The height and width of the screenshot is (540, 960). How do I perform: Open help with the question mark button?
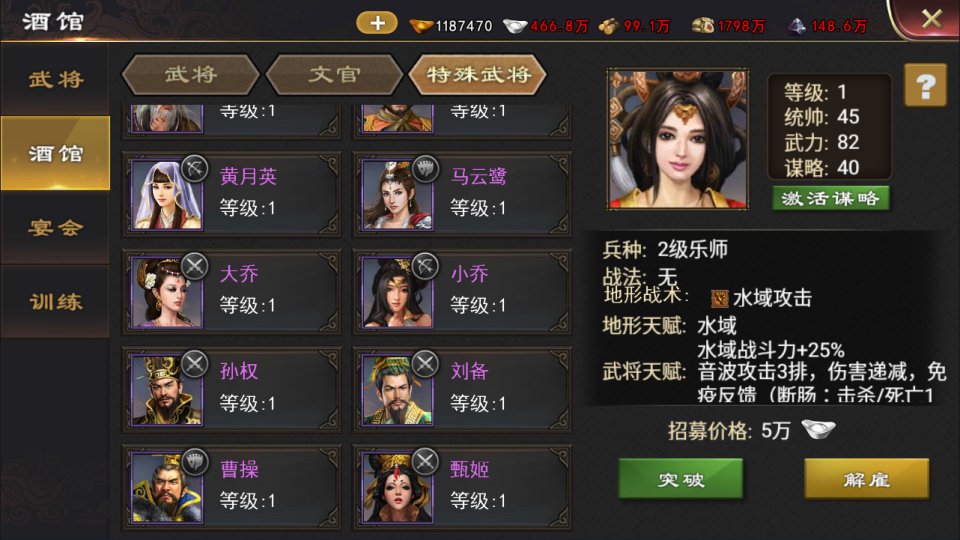point(925,85)
